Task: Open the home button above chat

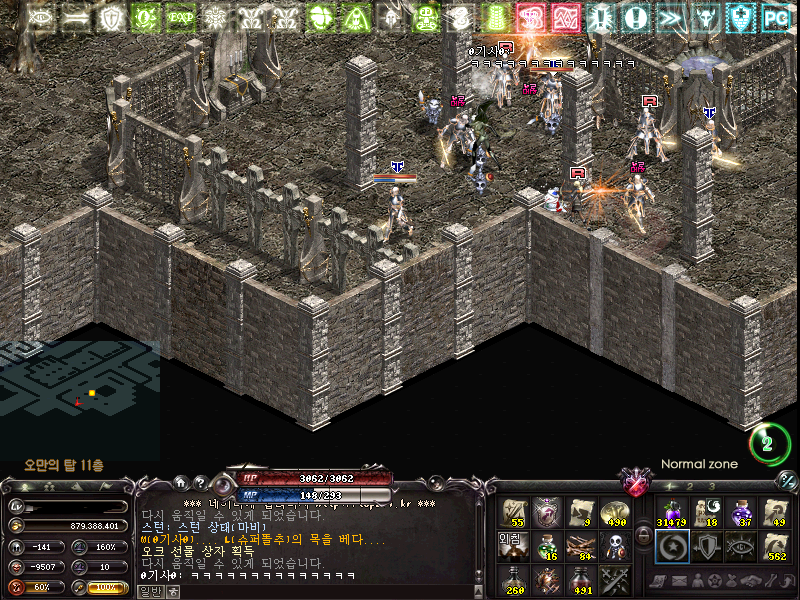Action: (x=181, y=482)
